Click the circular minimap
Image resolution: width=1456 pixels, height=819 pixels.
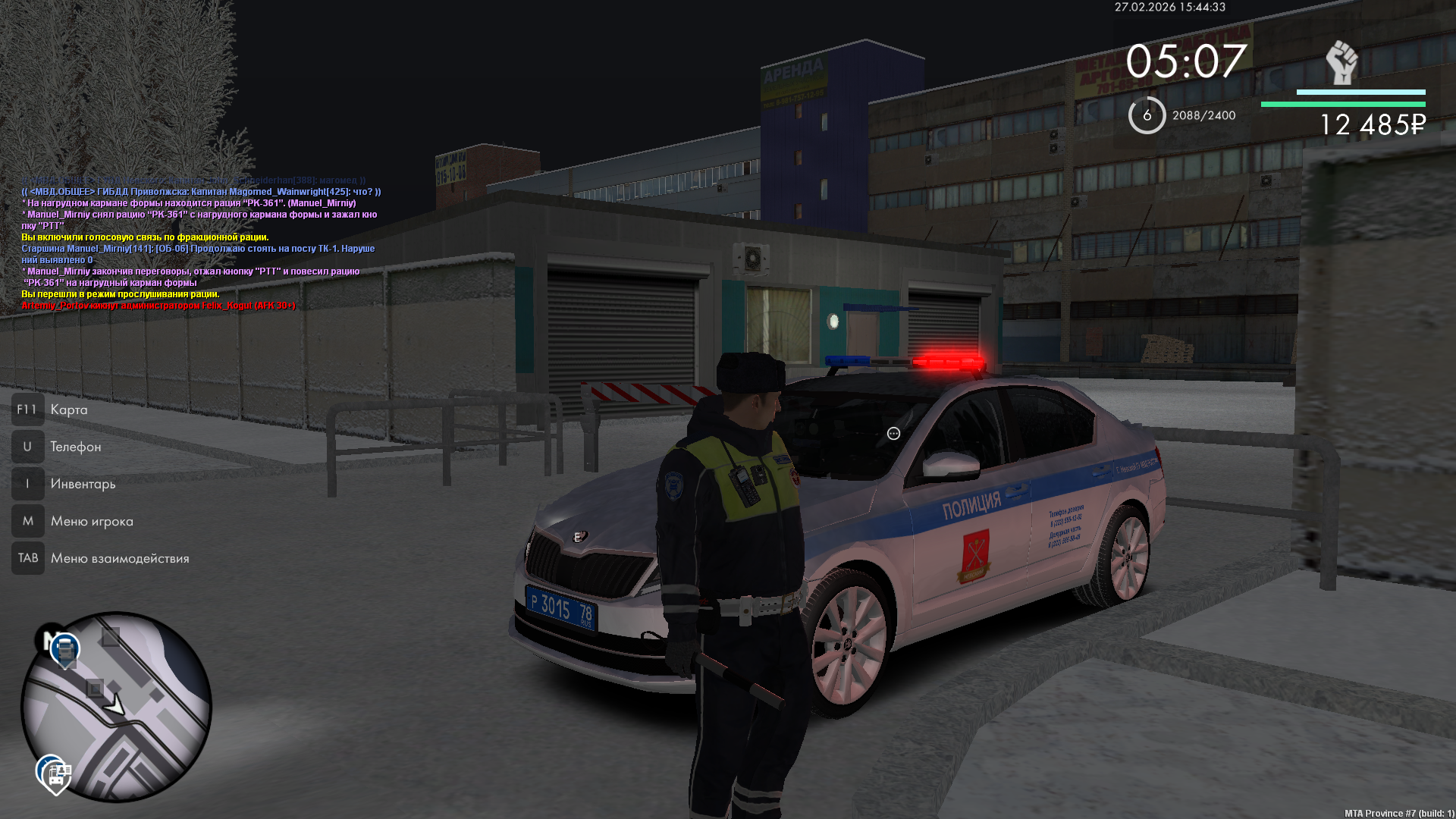pos(116,707)
